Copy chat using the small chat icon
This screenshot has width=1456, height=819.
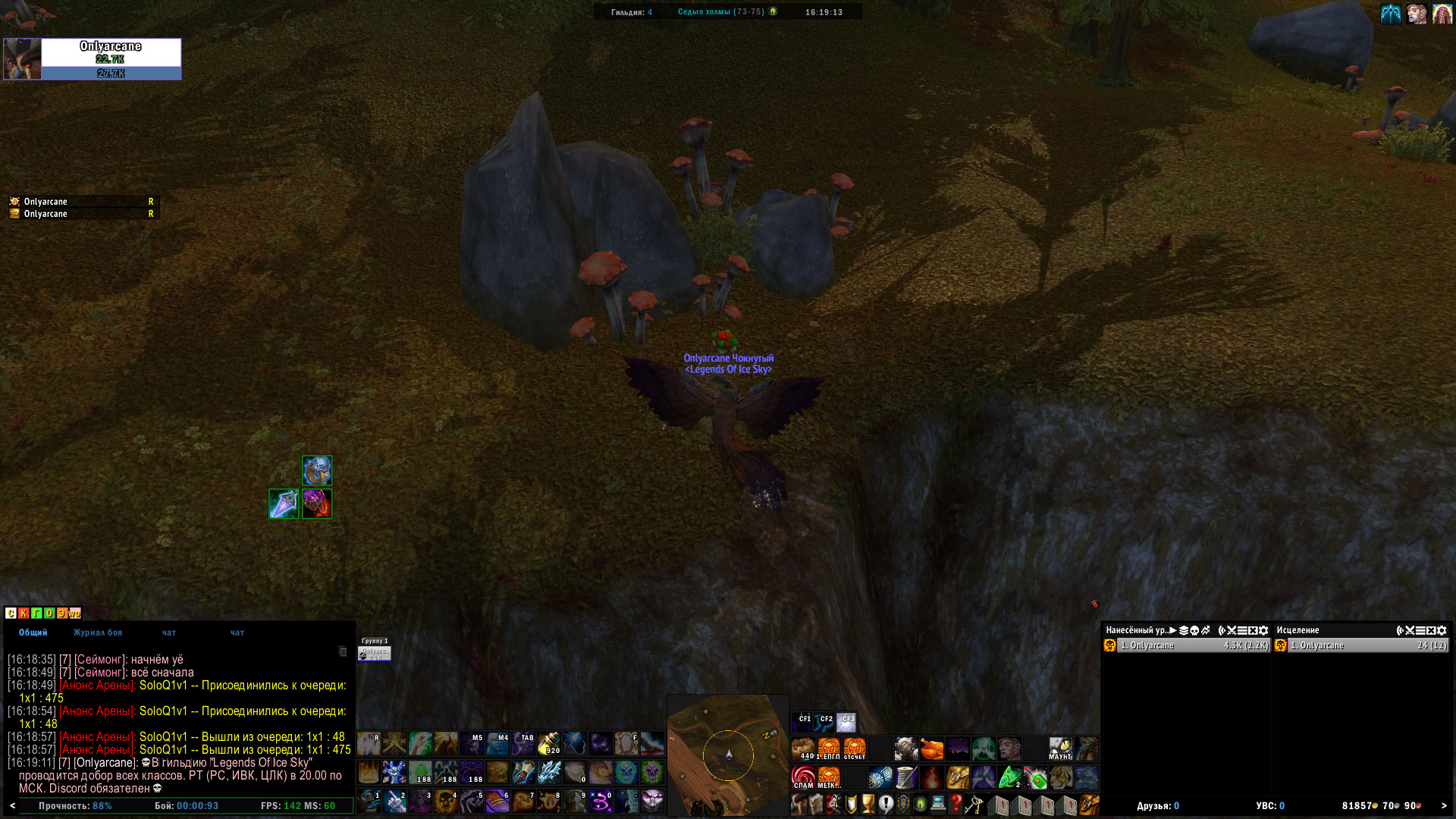click(x=343, y=651)
